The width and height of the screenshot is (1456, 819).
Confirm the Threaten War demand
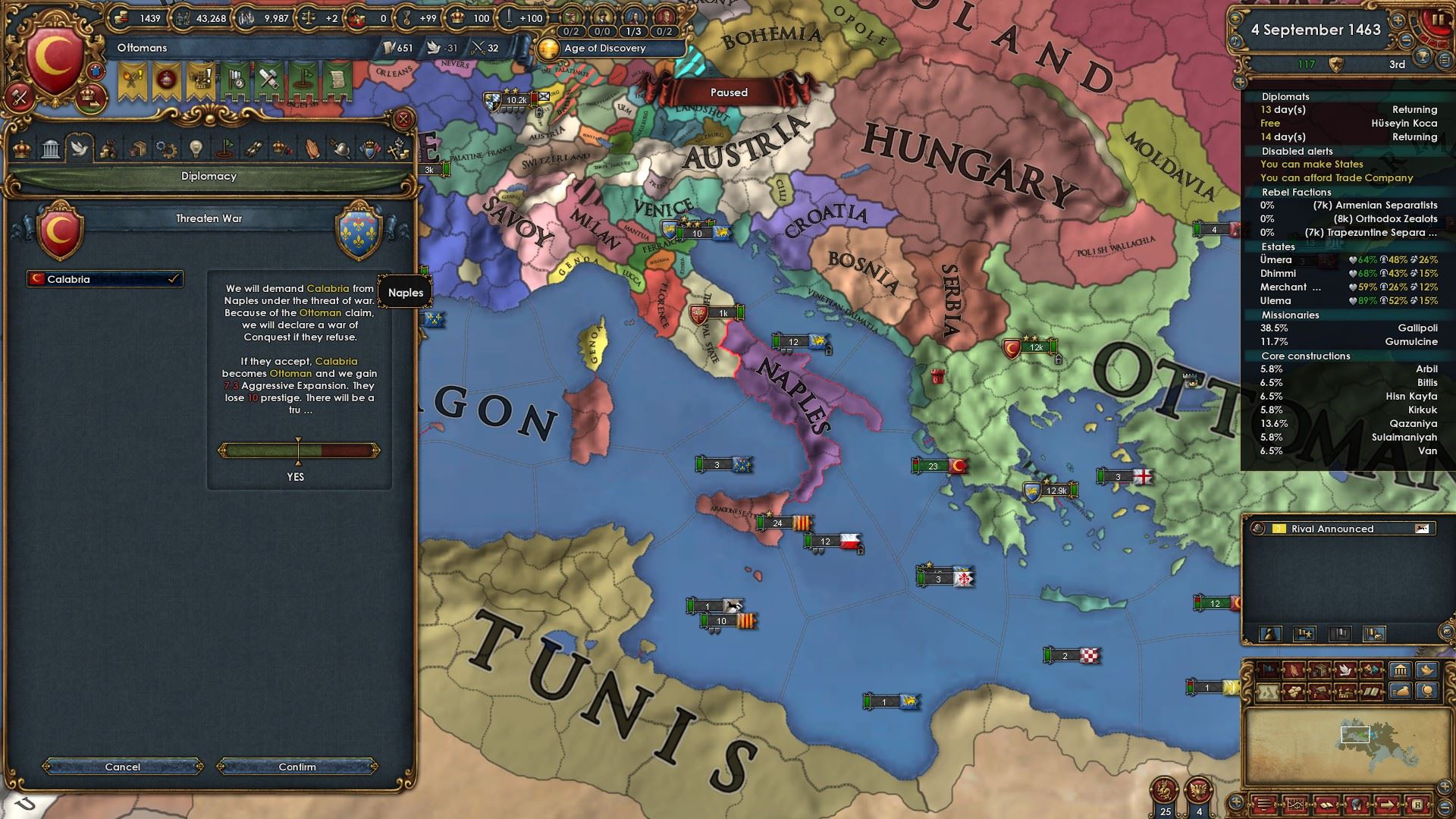pyautogui.click(x=297, y=767)
